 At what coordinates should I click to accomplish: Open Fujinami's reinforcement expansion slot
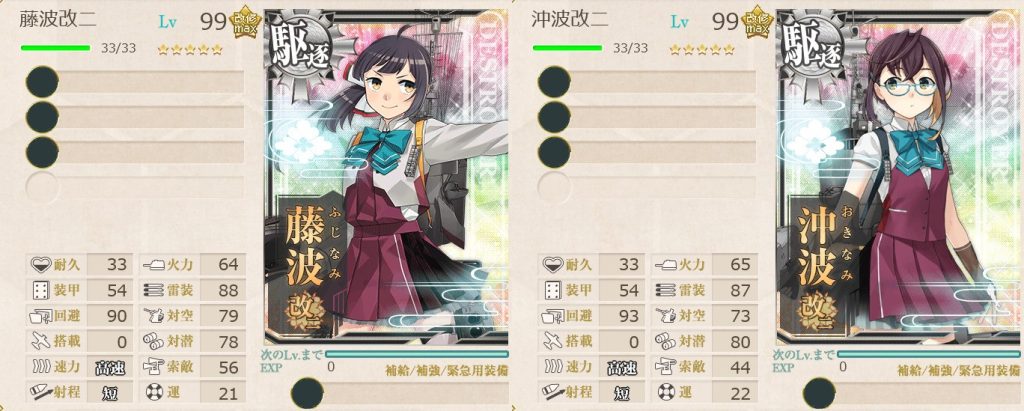point(305,392)
